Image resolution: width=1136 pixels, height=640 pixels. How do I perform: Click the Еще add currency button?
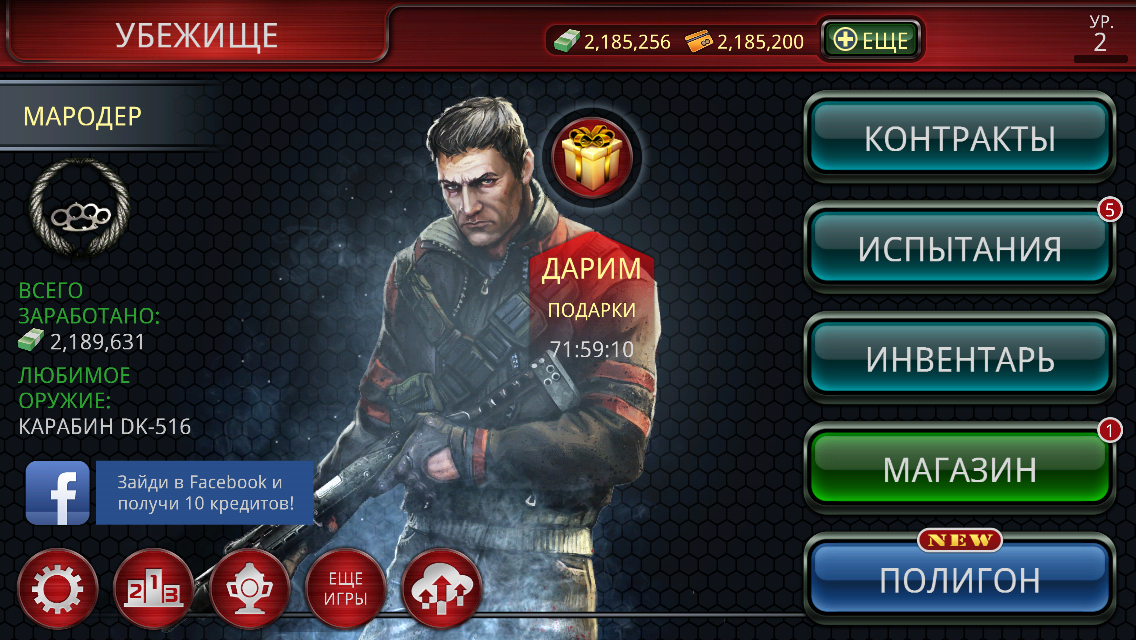[872, 41]
